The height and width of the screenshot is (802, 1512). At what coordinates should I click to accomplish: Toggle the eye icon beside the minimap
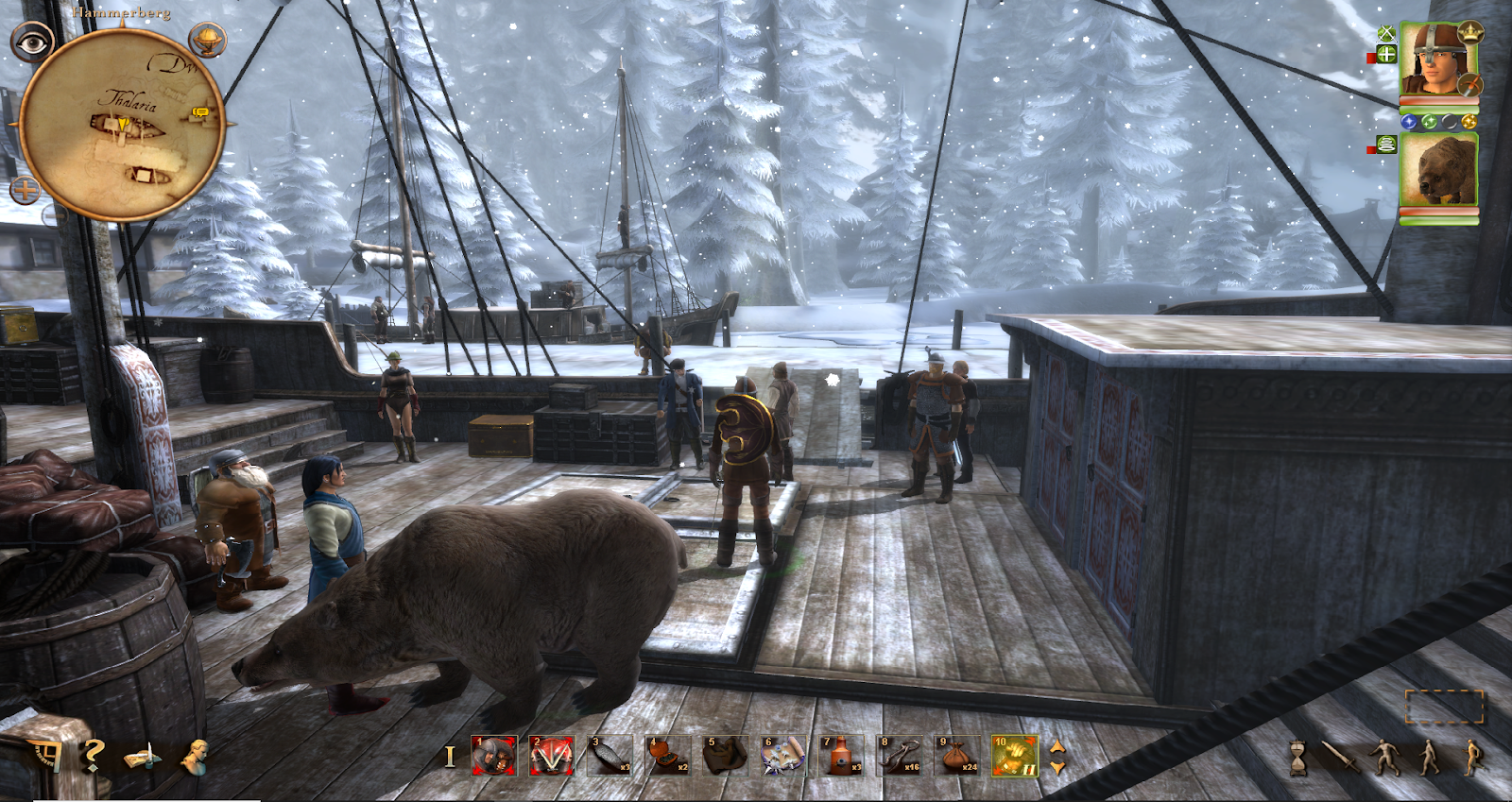click(32, 43)
